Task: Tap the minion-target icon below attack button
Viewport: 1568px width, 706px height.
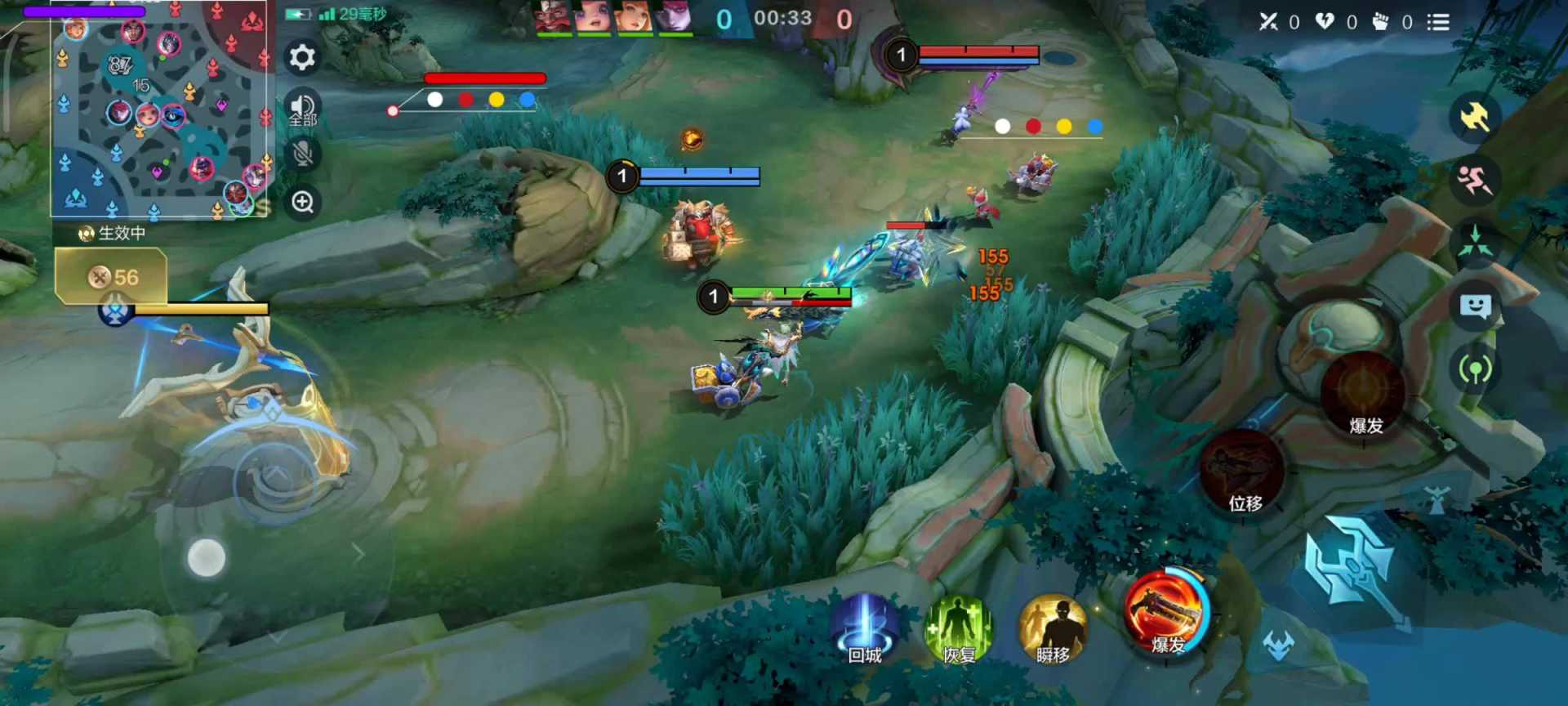Action: point(1279,645)
